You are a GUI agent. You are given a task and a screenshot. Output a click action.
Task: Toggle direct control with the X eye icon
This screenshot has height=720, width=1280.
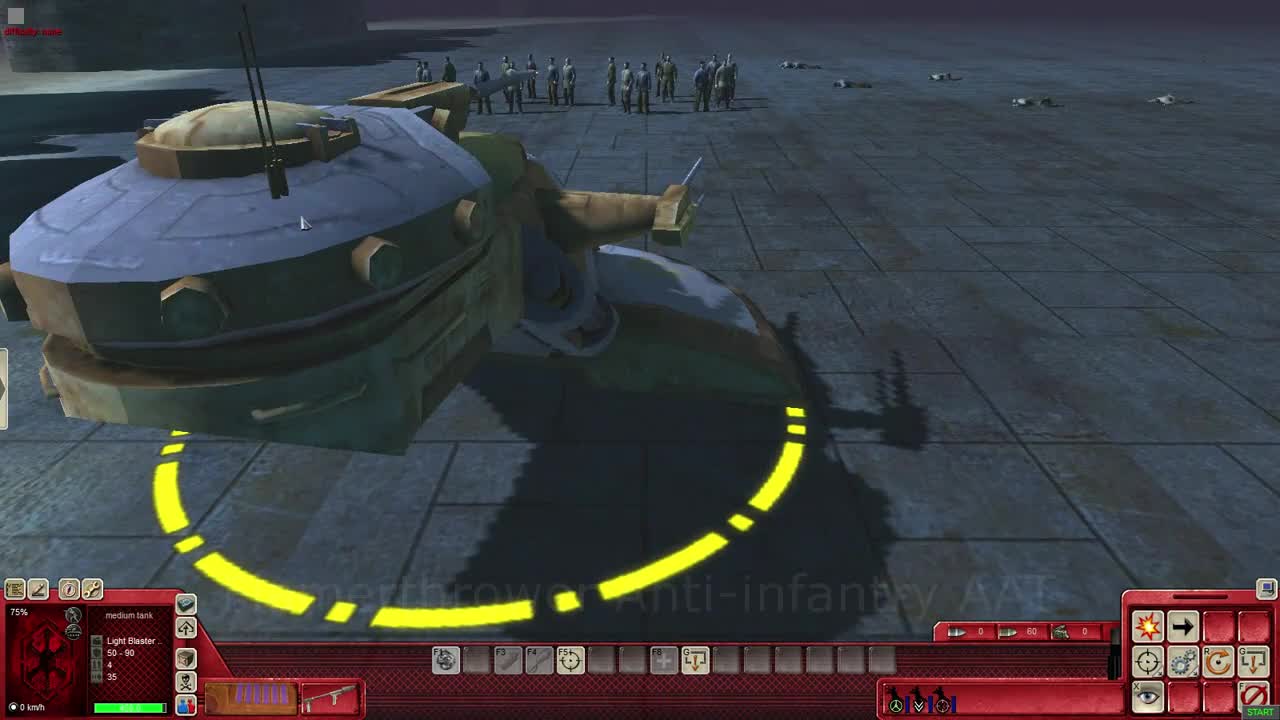1148,694
